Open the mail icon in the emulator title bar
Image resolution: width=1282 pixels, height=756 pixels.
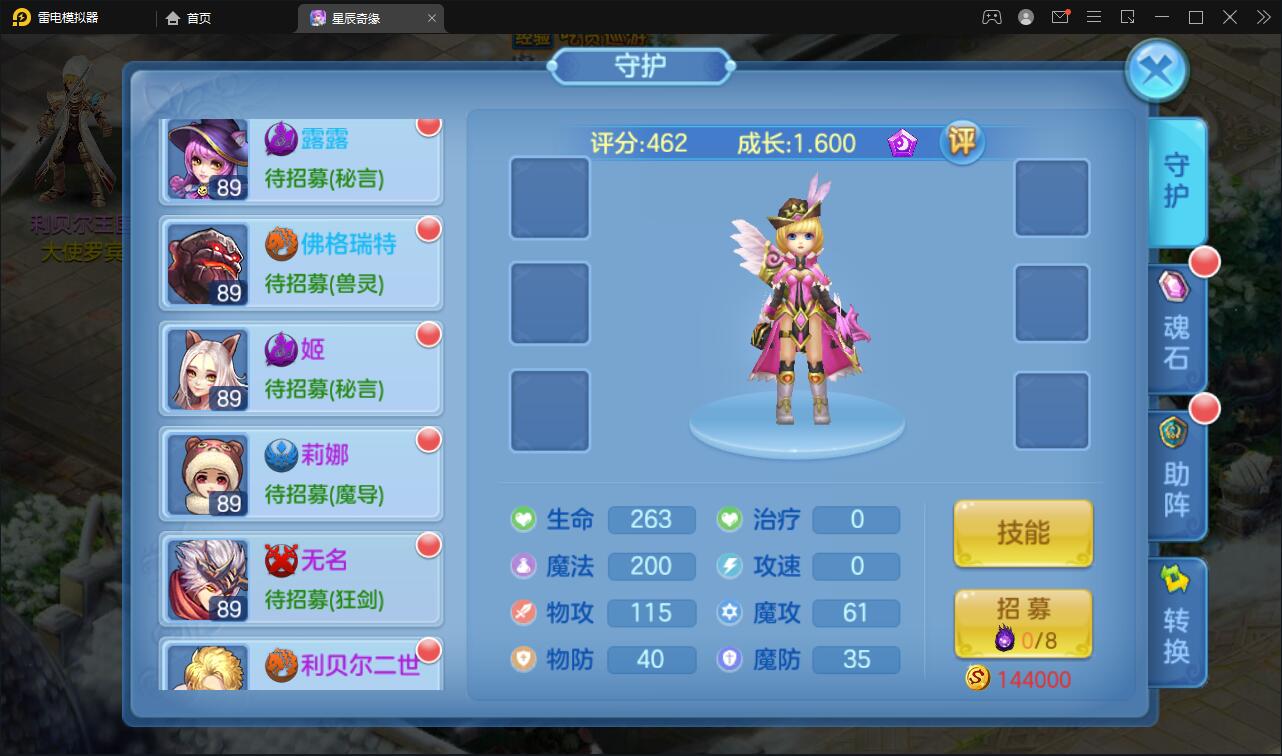click(1060, 17)
